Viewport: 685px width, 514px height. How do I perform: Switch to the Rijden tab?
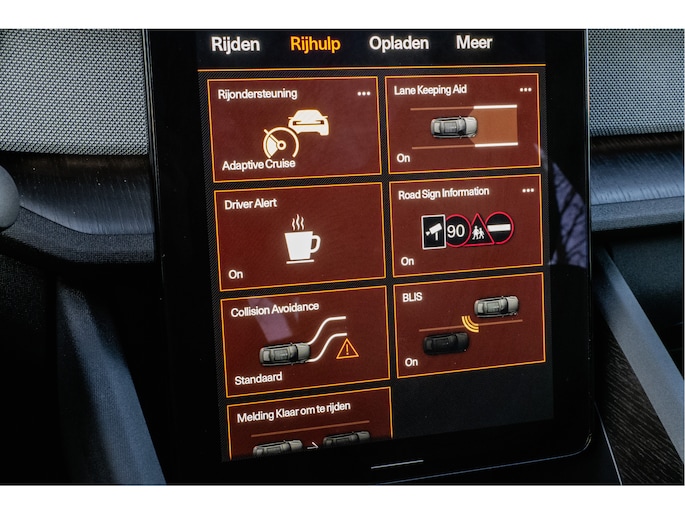[236, 44]
